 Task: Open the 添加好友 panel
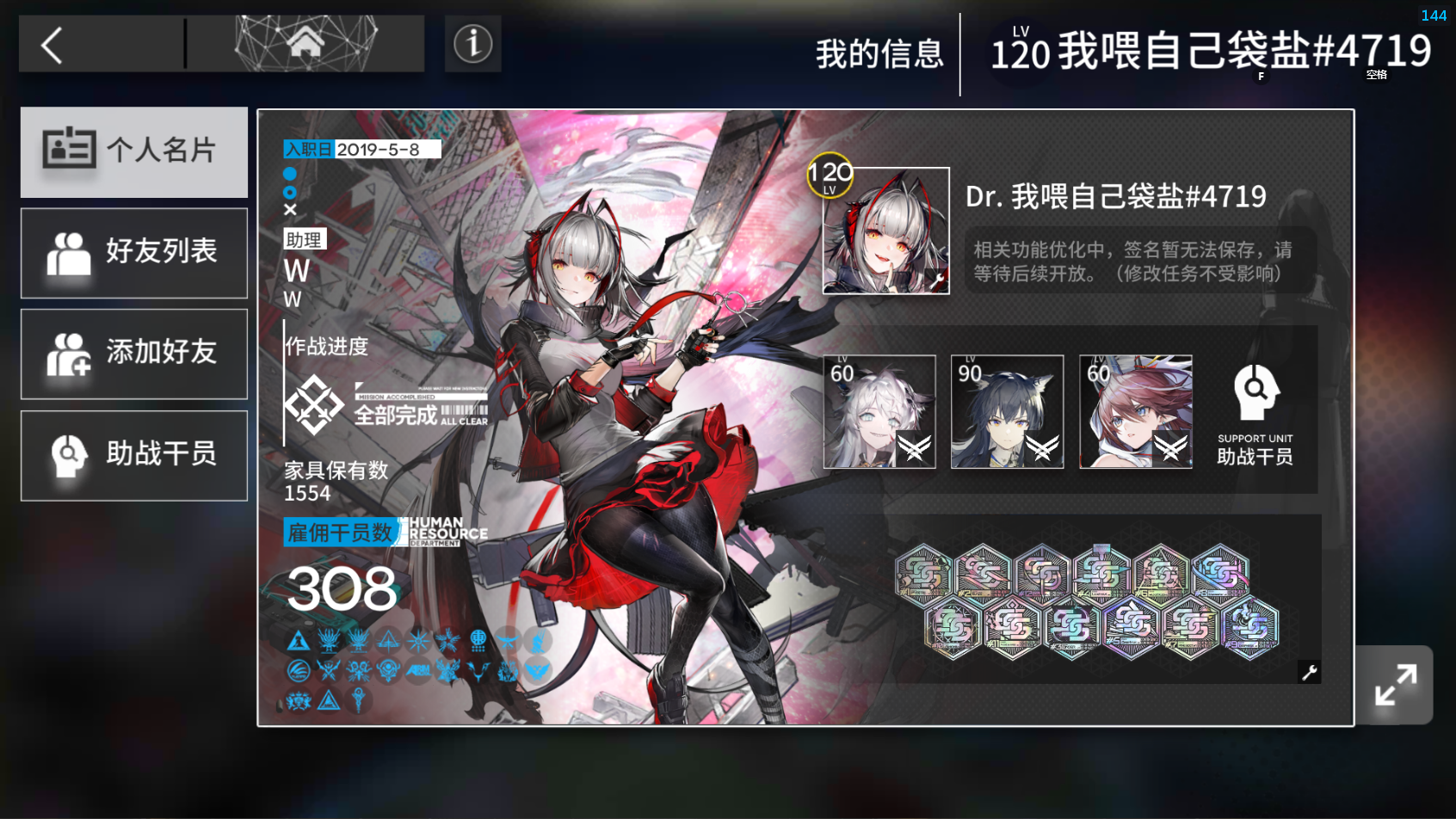[x=133, y=354]
